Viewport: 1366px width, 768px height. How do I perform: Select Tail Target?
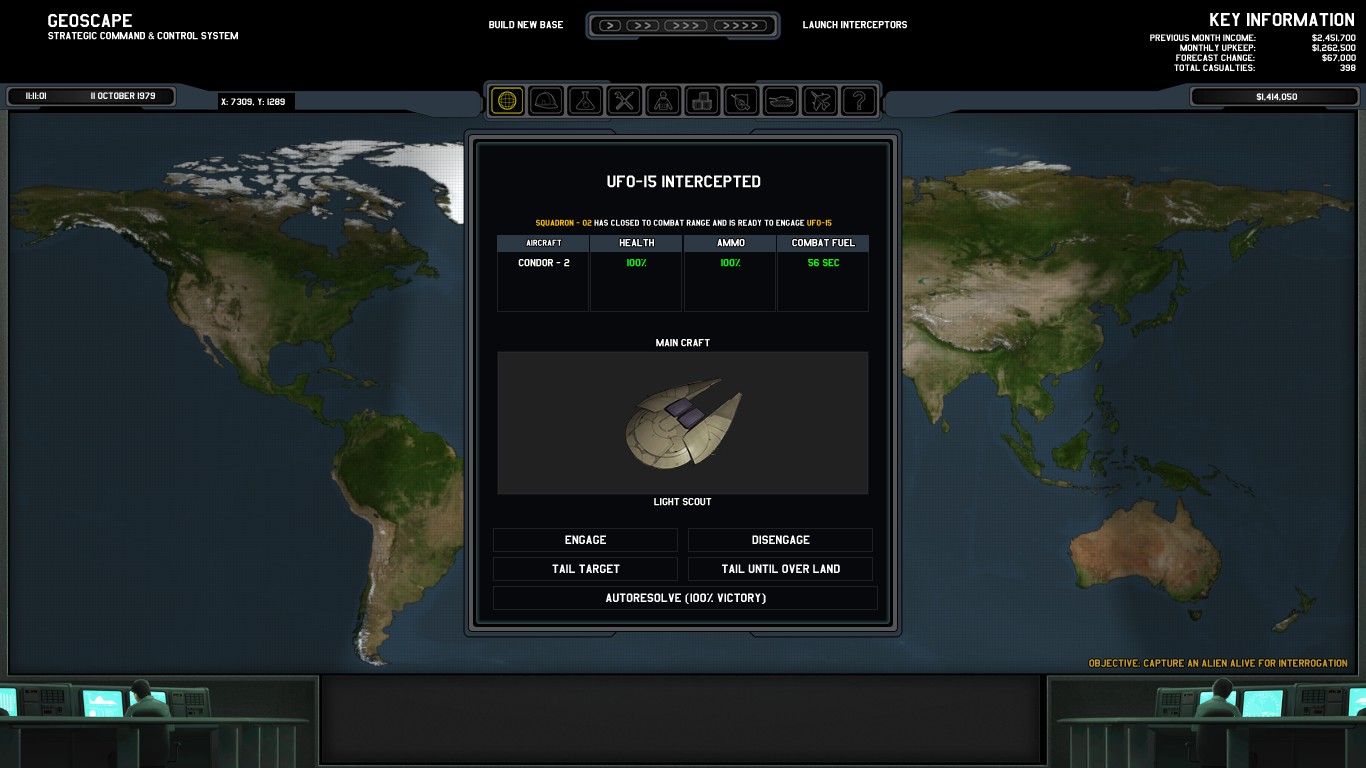[585, 569]
